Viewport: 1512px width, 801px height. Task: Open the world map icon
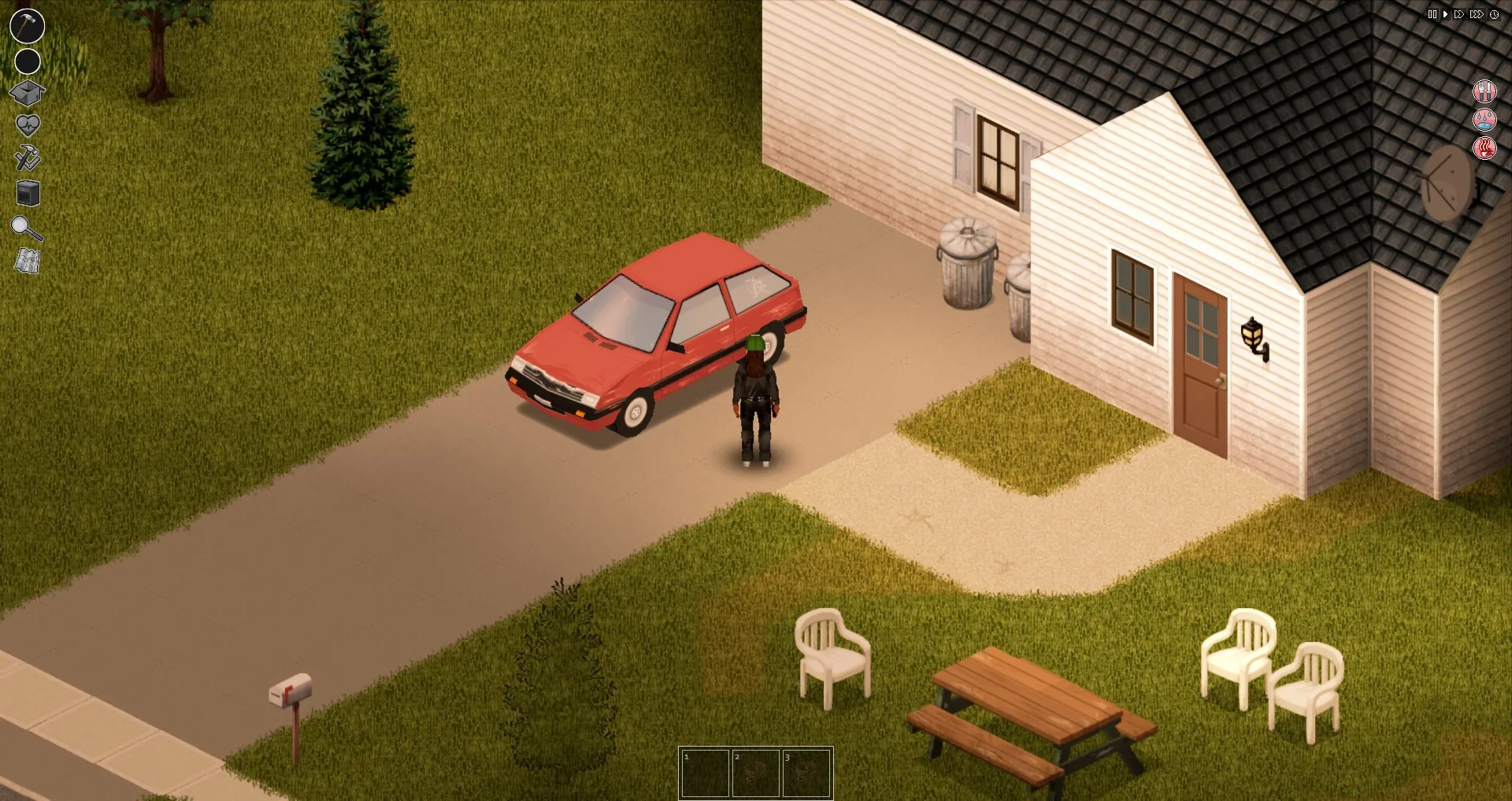(27, 261)
